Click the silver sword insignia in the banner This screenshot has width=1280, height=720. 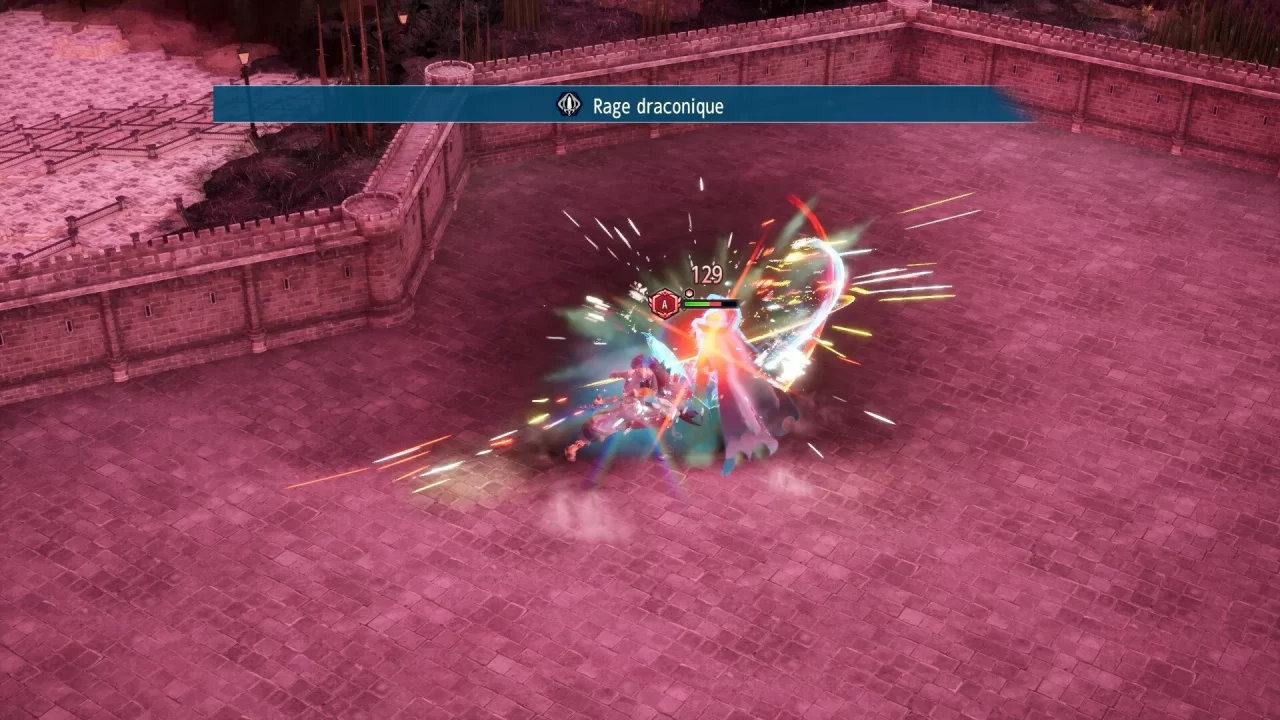(x=568, y=103)
